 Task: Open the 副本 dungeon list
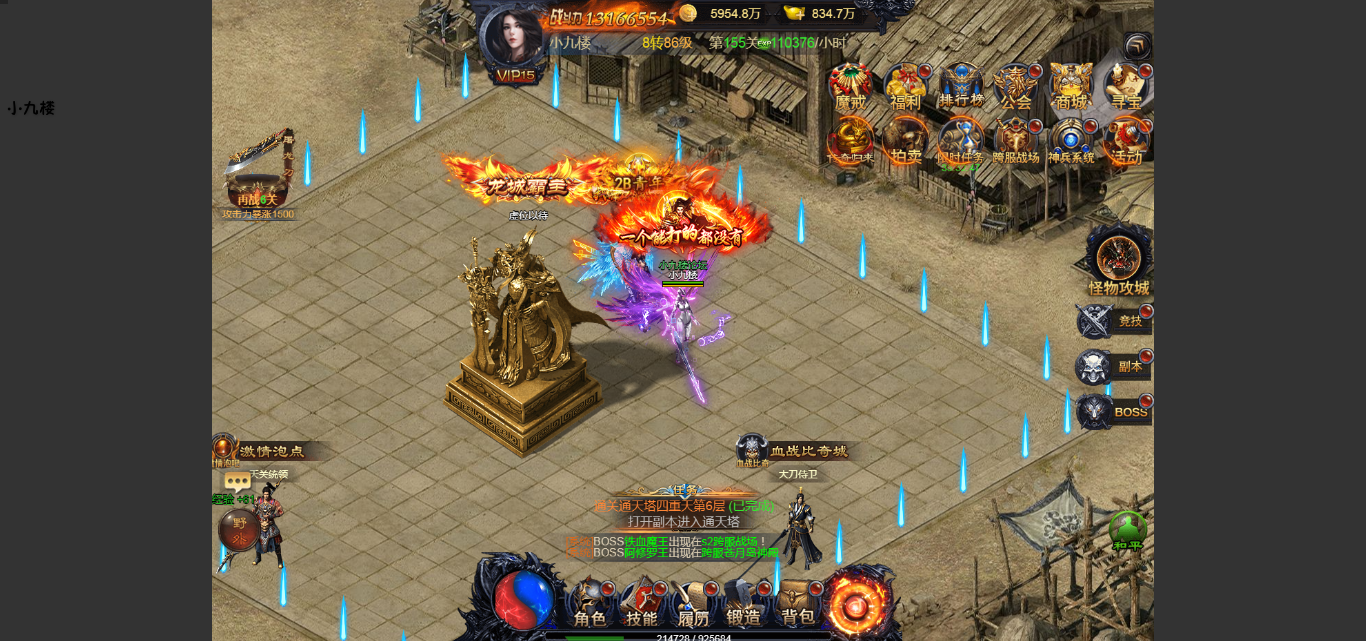tap(1114, 367)
